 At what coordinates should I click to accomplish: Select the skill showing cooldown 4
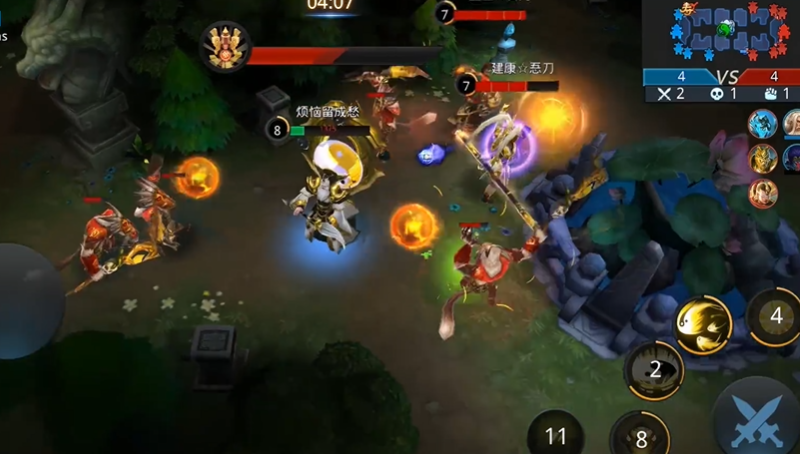776,317
